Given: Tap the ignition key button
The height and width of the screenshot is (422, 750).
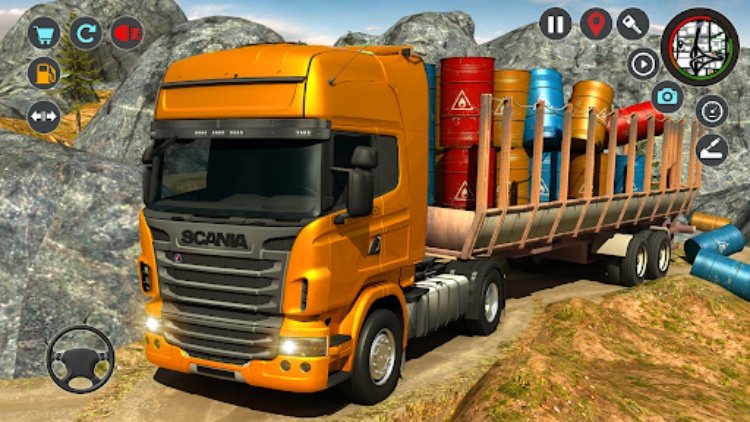Looking at the screenshot, I should click(x=634, y=23).
